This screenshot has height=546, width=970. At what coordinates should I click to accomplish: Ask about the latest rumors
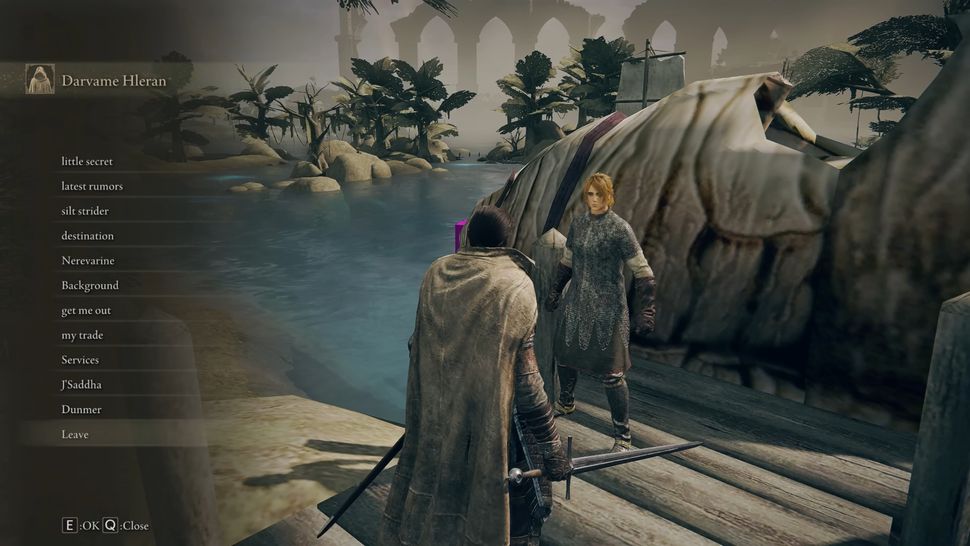[x=92, y=186]
